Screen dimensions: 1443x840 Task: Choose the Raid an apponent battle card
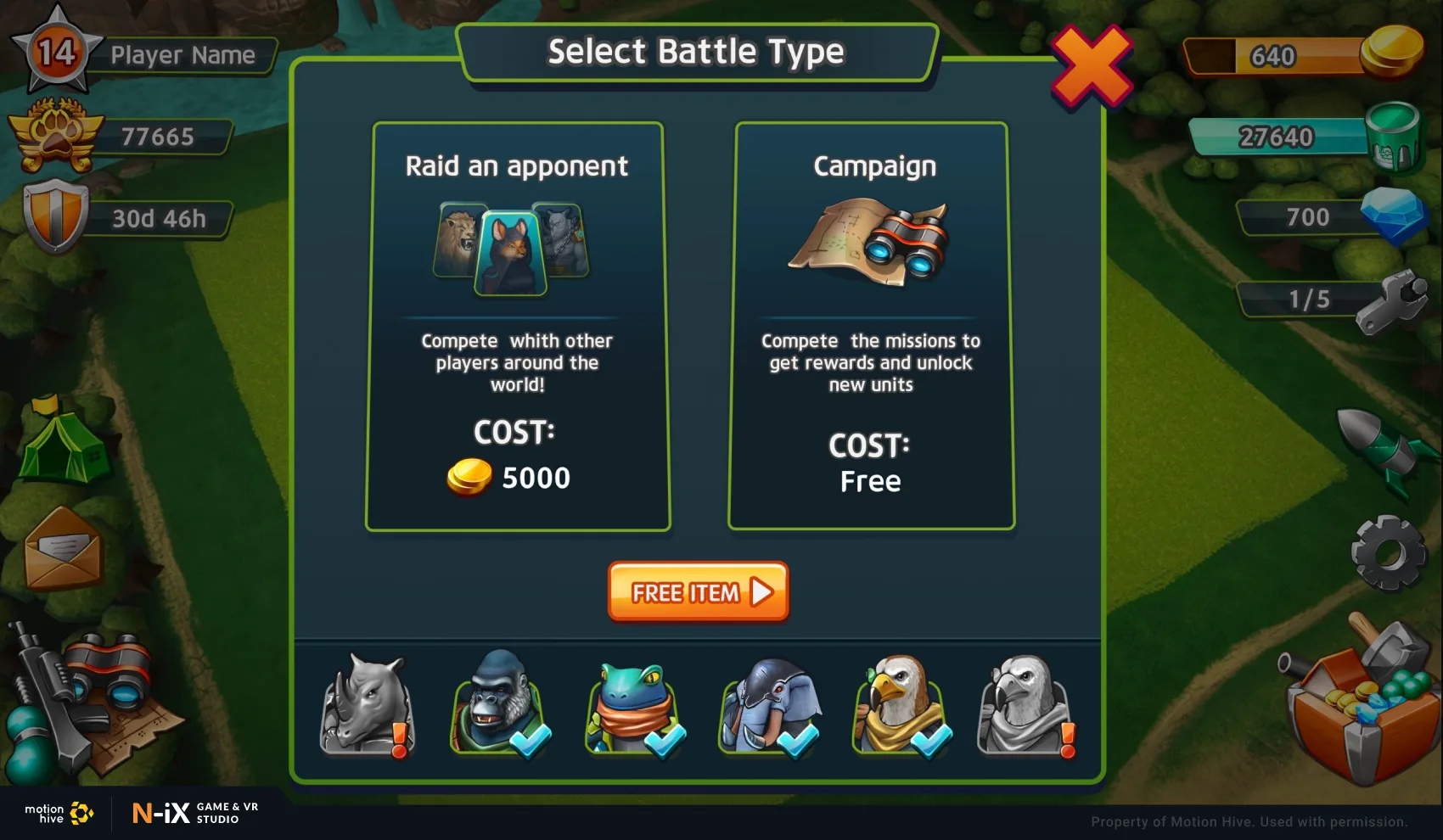click(x=518, y=327)
